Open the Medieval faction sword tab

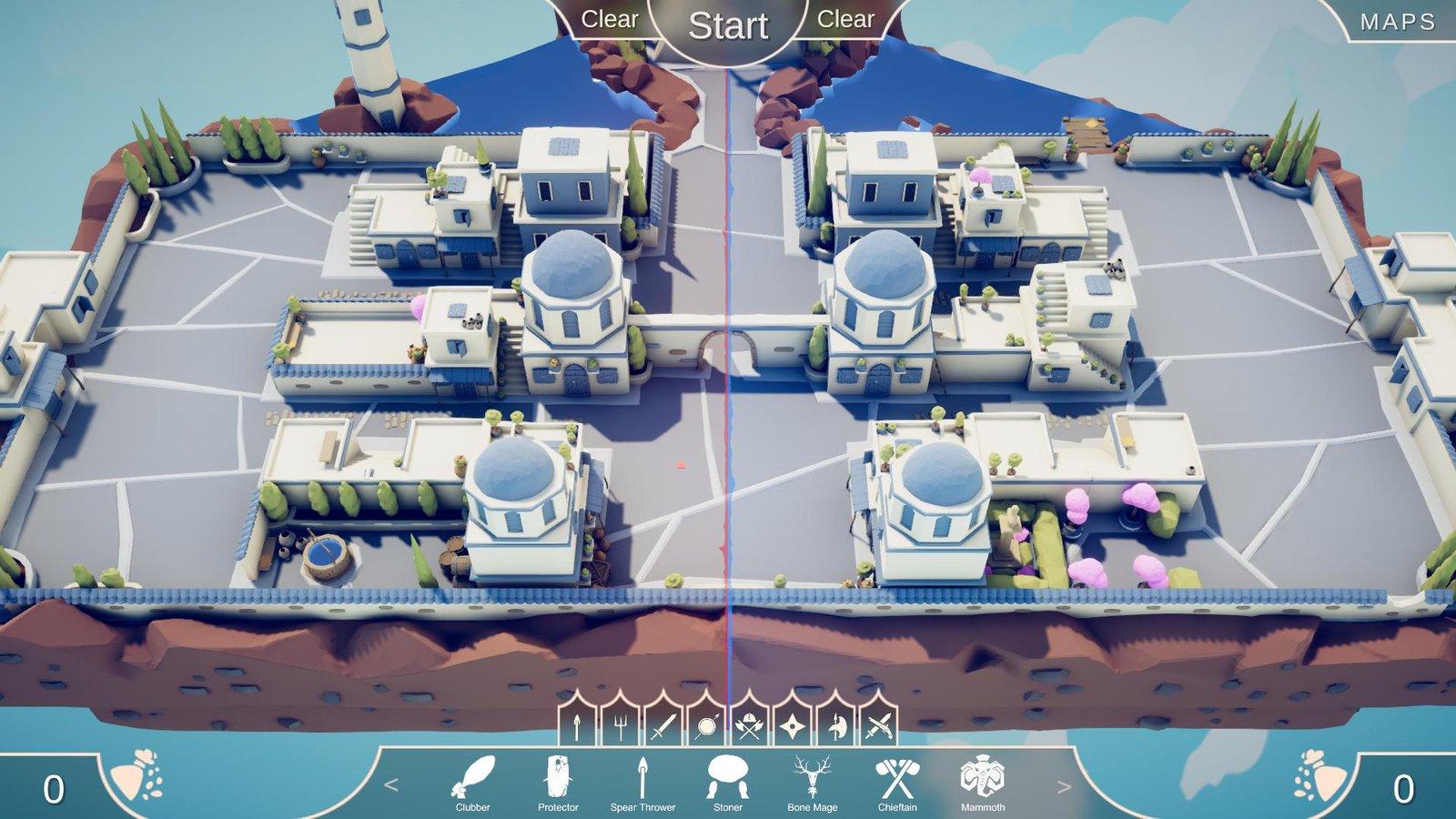point(665,726)
